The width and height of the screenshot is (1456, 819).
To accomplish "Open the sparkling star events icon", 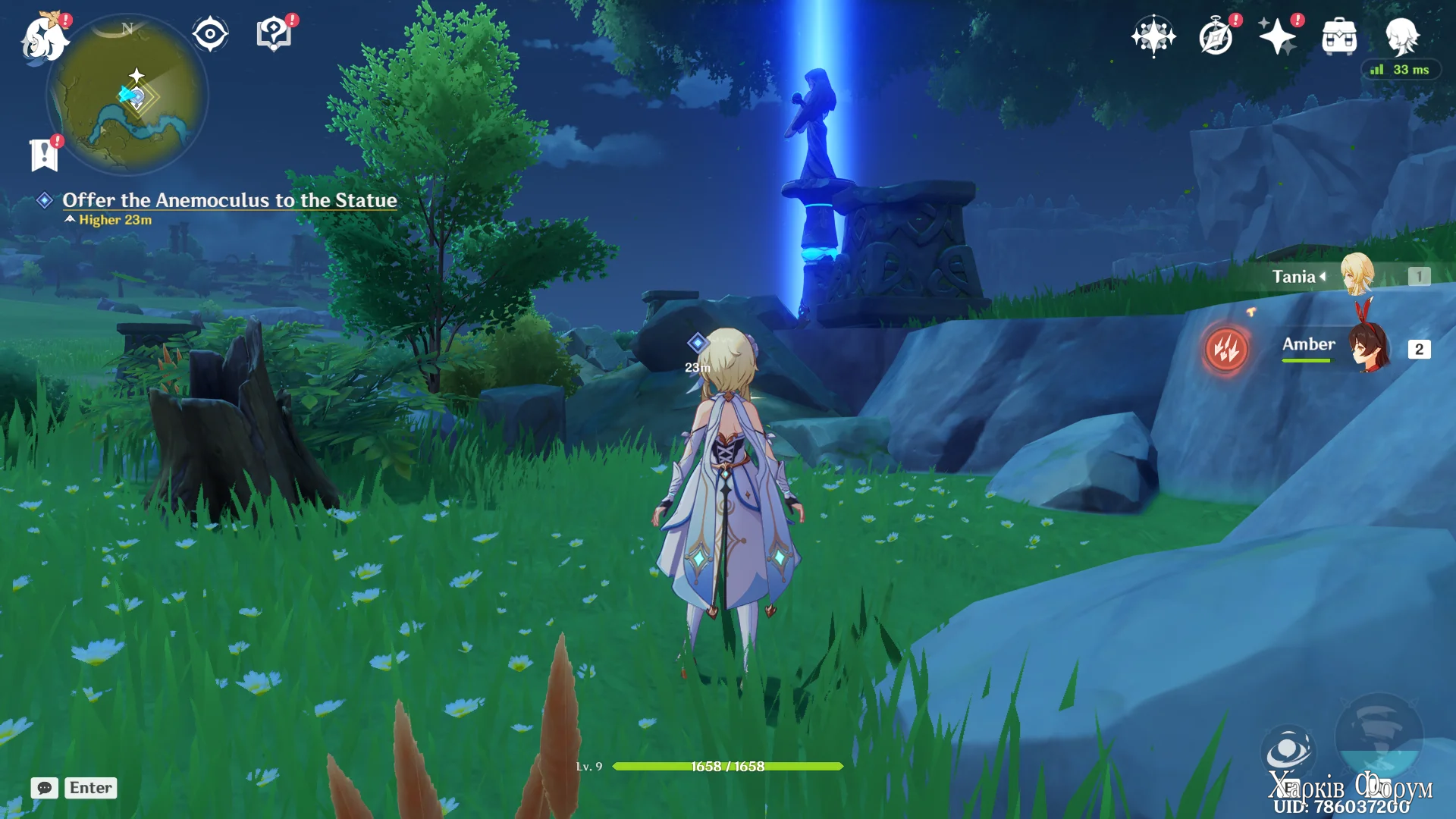I will [x=1278, y=36].
